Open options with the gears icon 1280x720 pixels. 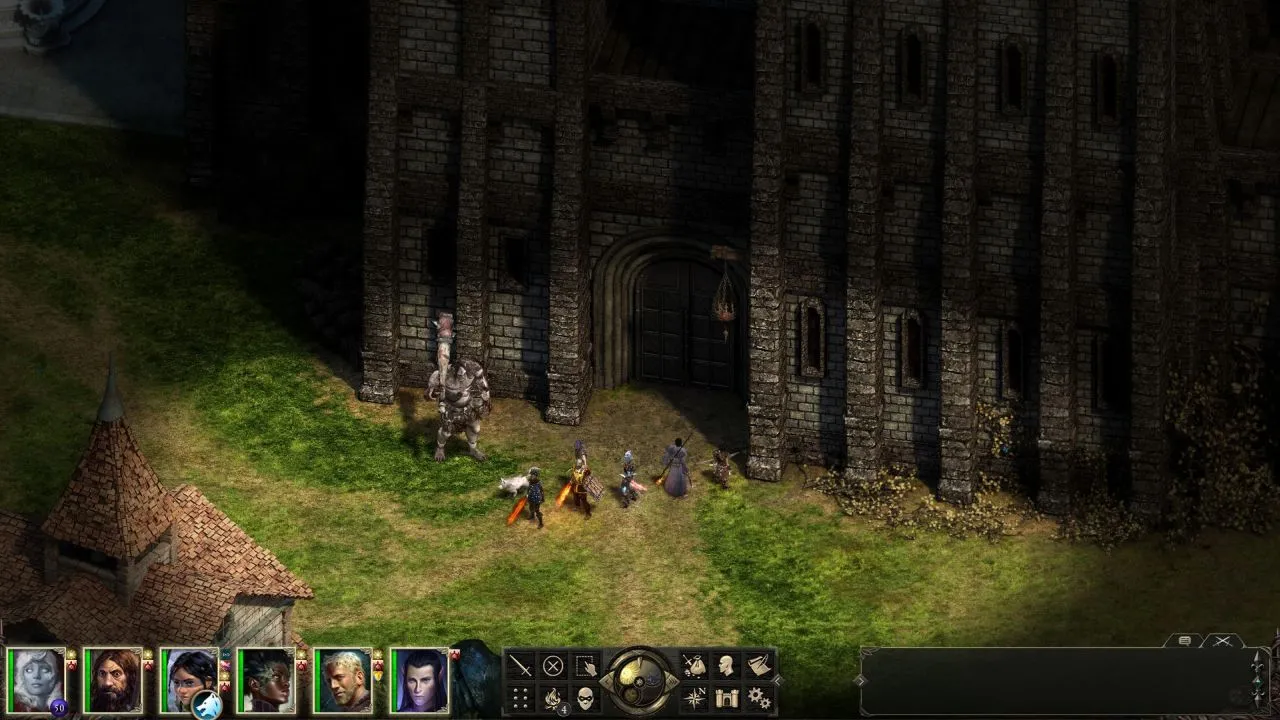pos(759,698)
